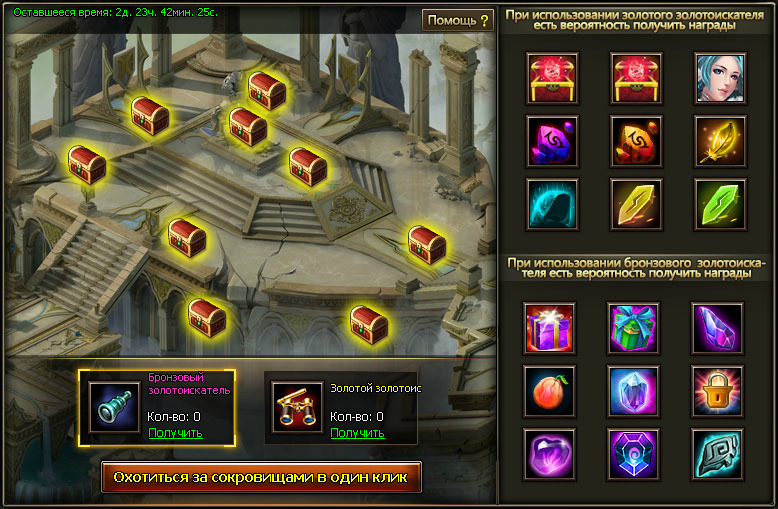View the teal rune stone reward
The image size is (778, 509).
[x=718, y=453]
